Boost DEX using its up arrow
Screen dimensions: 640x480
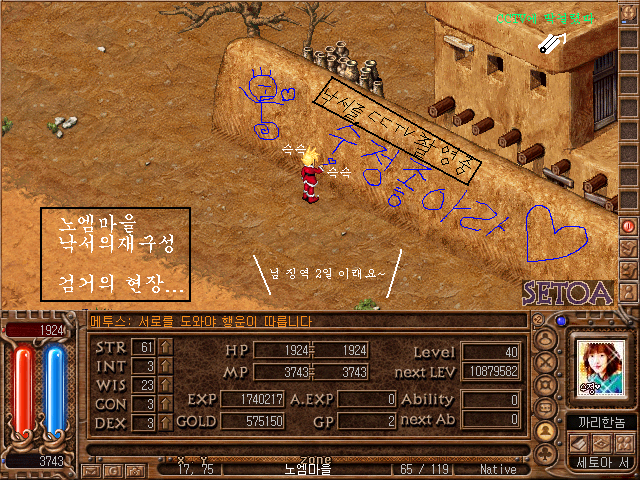166,423
